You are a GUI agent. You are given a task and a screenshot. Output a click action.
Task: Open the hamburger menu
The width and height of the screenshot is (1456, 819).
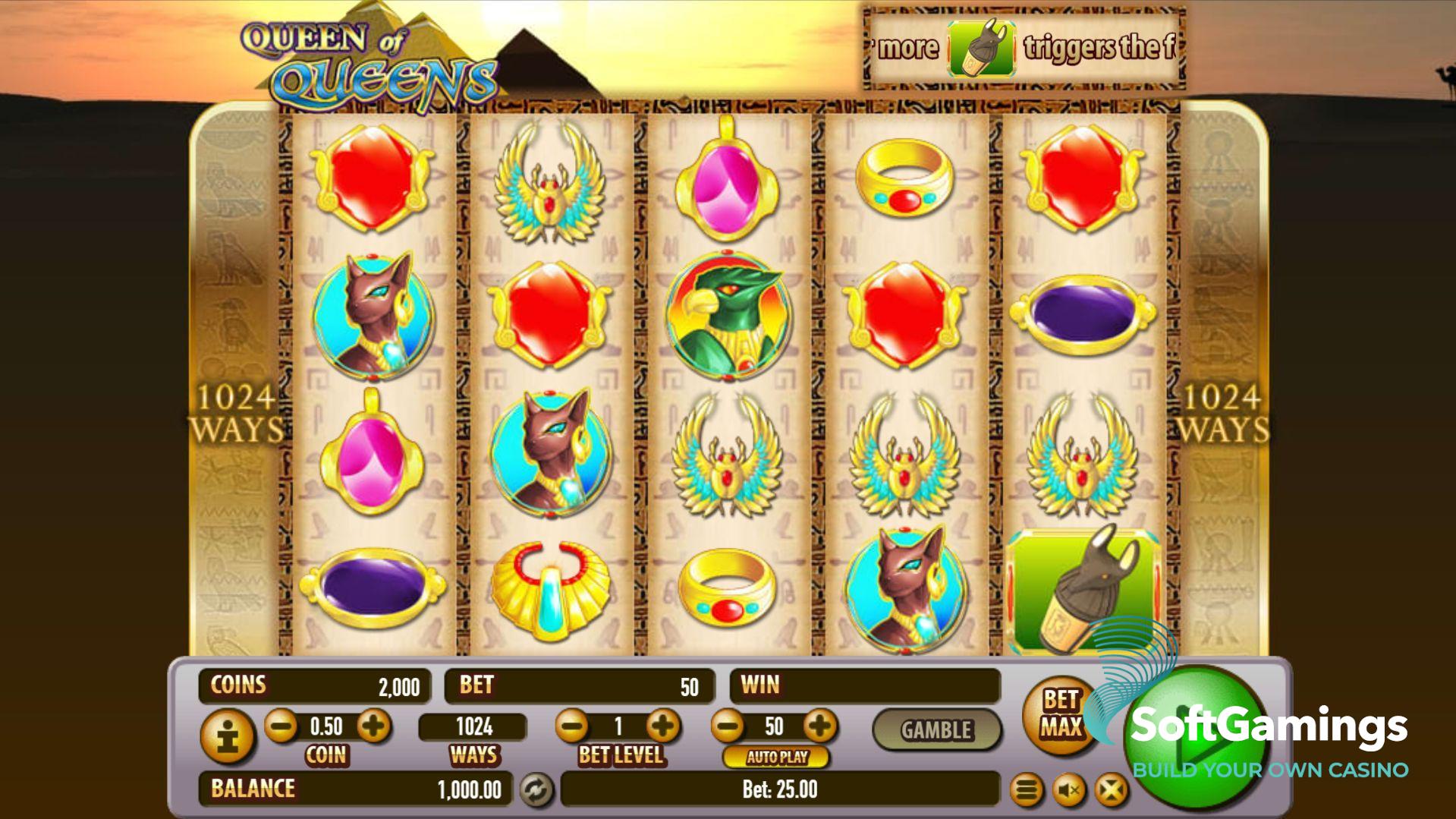pos(1027,791)
